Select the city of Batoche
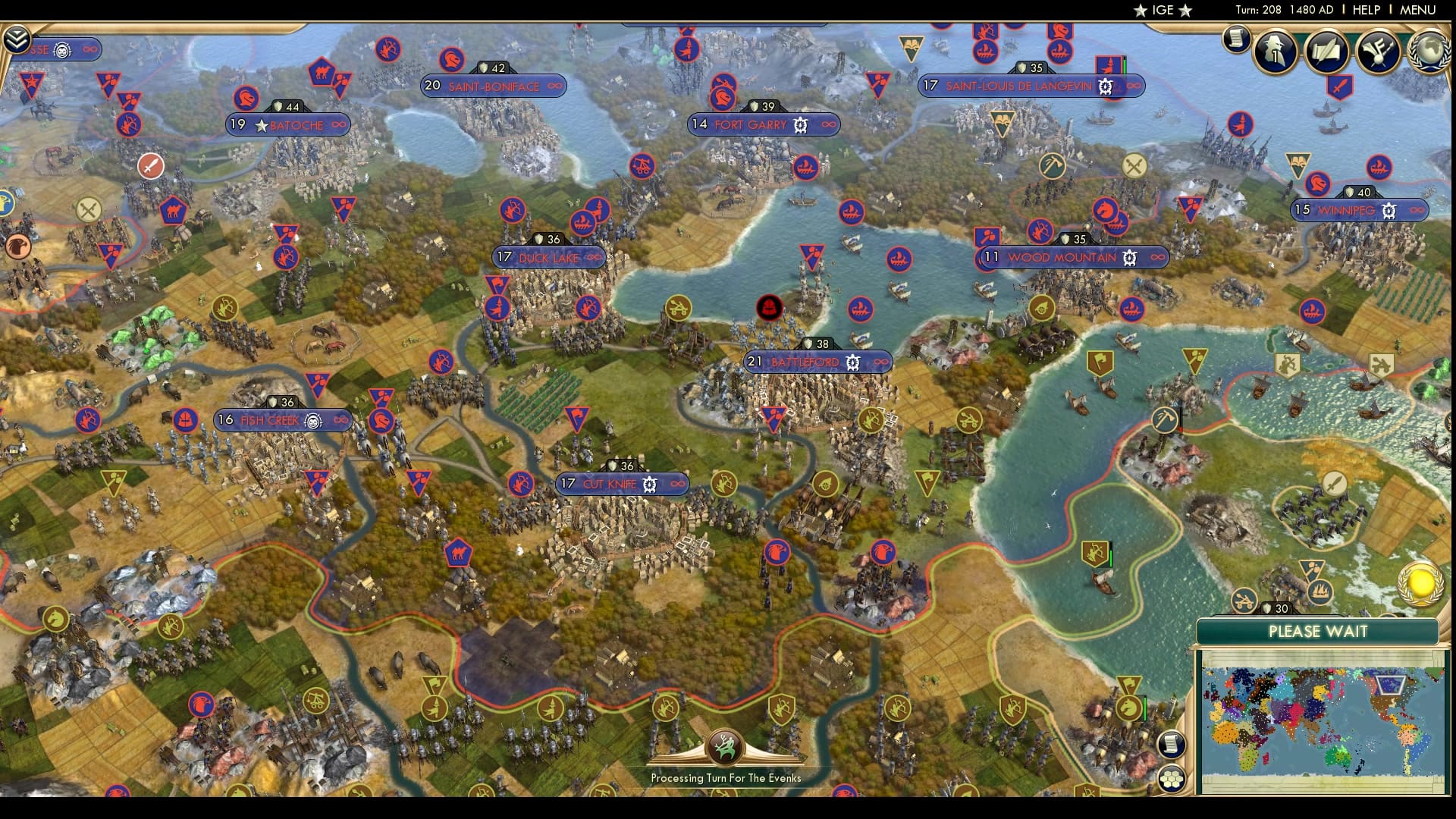 click(296, 125)
